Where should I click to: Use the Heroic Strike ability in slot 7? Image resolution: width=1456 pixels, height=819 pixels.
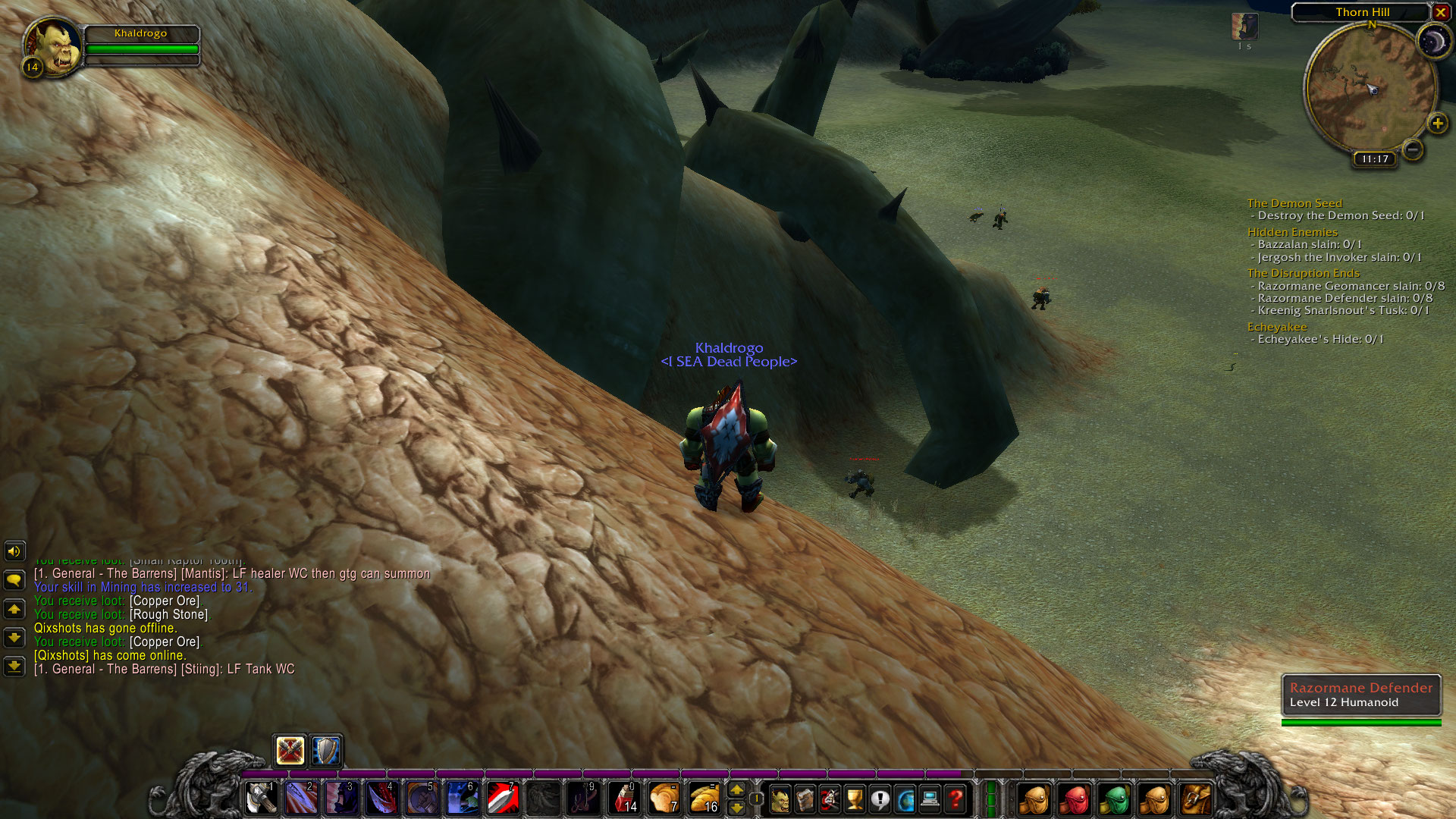click(x=503, y=798)
